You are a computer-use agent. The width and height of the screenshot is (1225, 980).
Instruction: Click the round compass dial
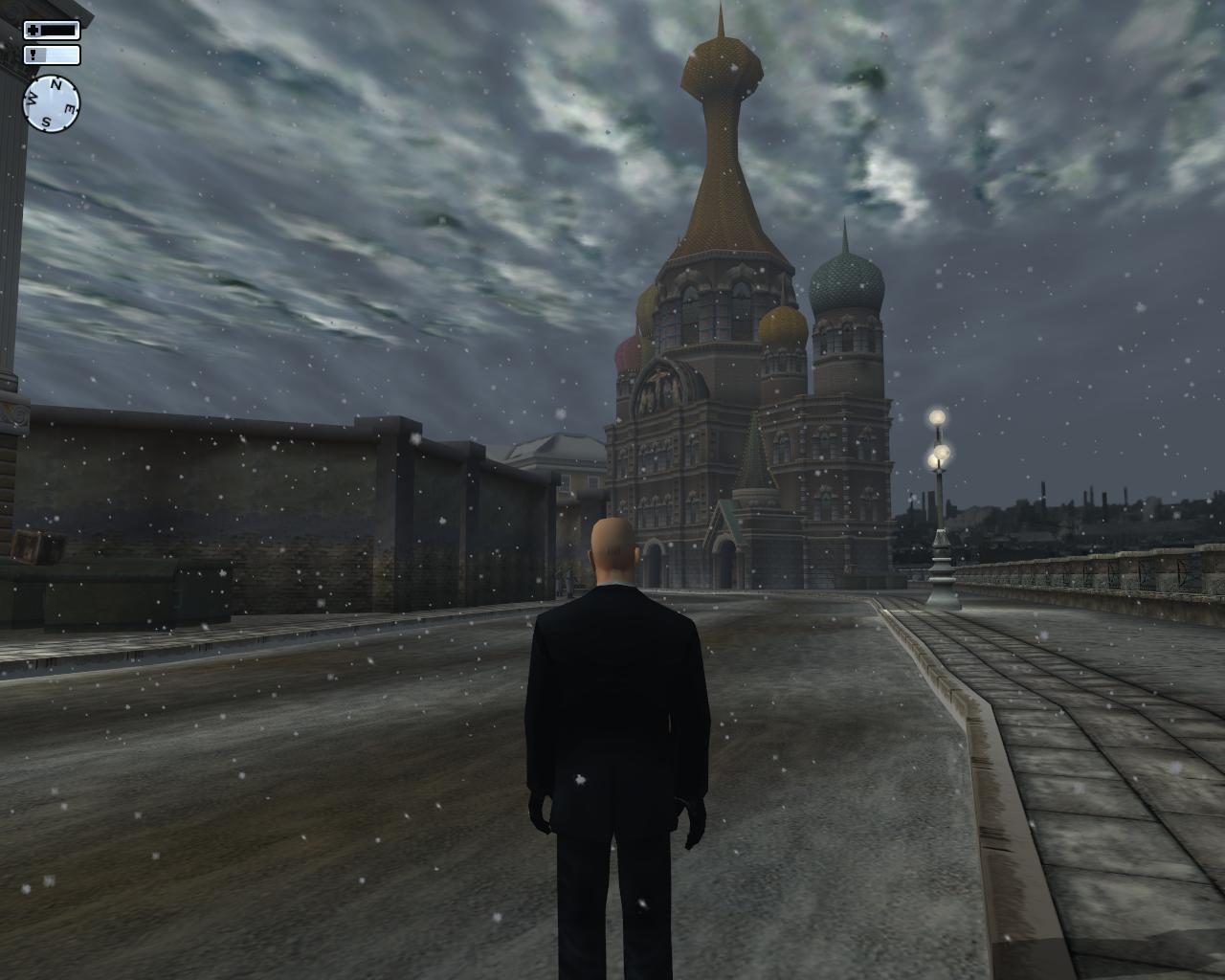coord(52,103)
